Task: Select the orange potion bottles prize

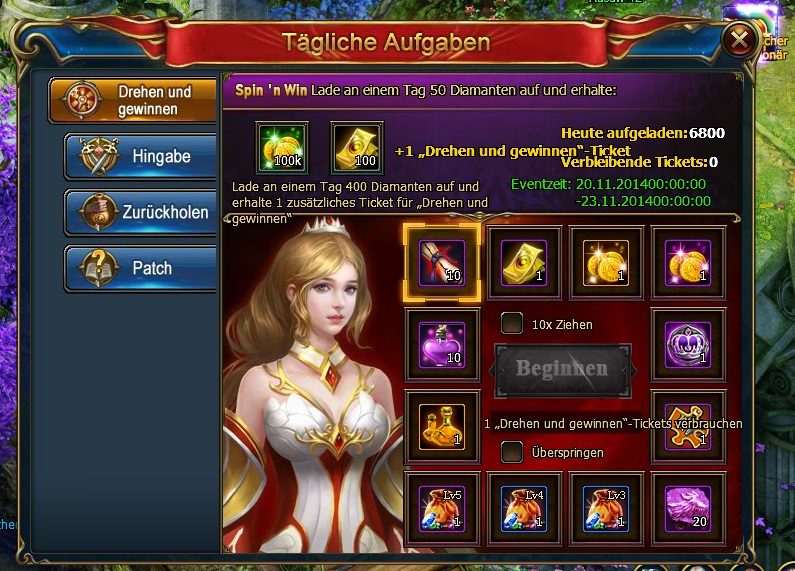Action: 441,426
